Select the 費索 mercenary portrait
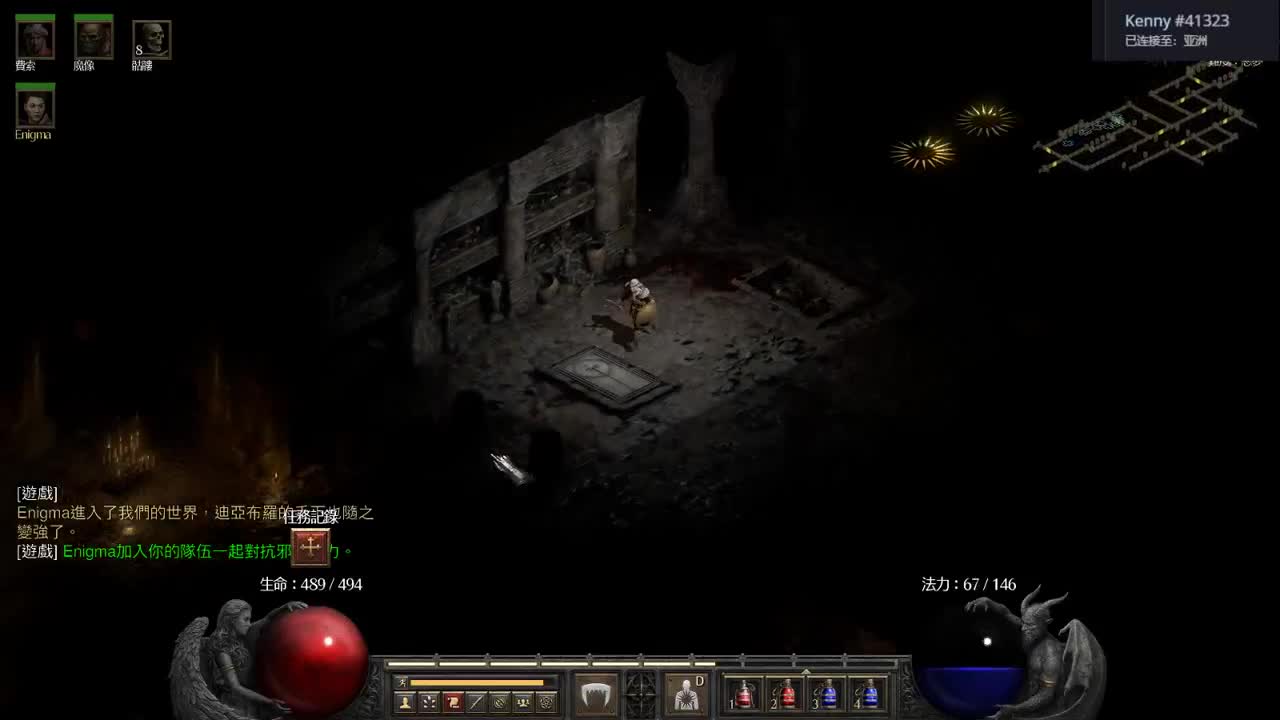 tap(34, 38)
